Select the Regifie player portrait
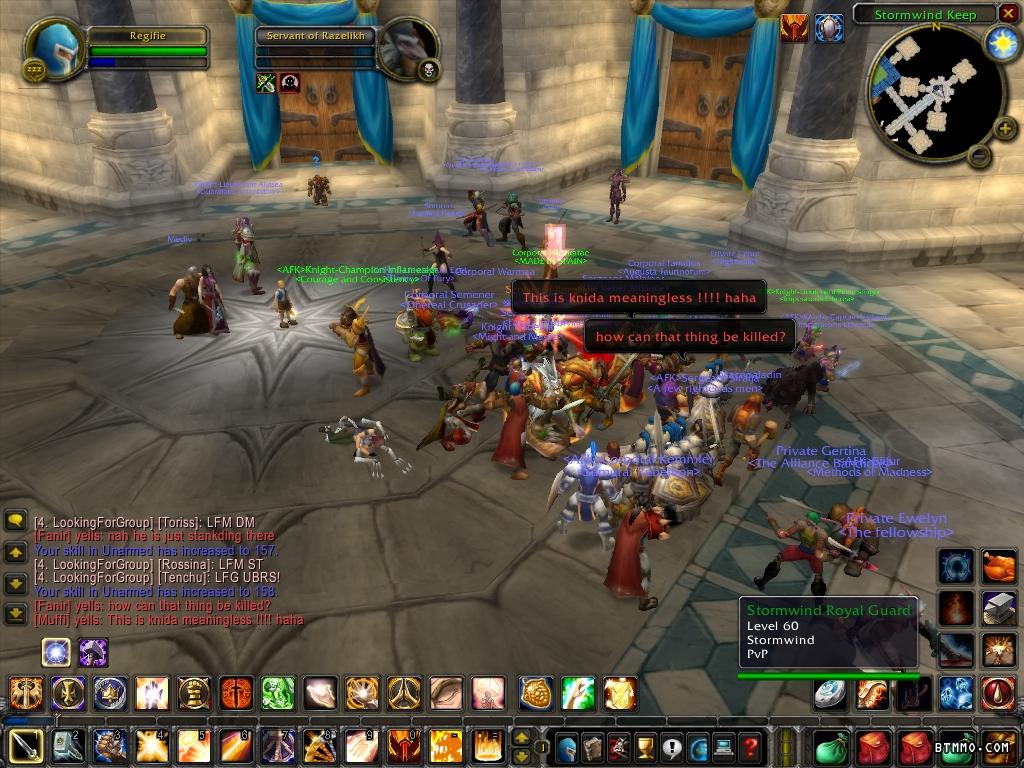Viewport: 1024px width, 768px height. [x=54, y=48]
